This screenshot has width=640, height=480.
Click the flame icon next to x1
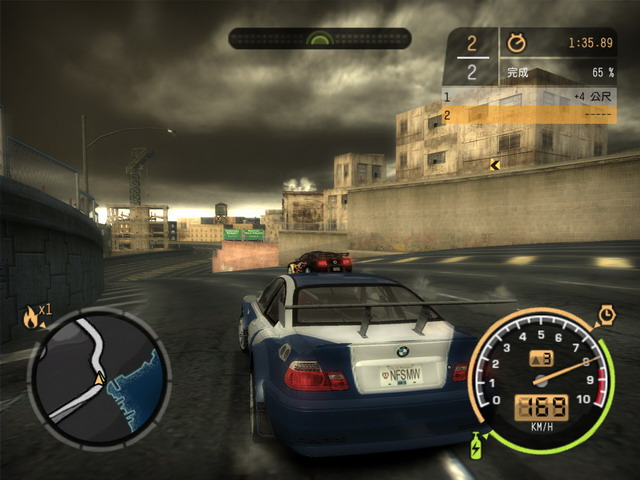coord(31,318)
